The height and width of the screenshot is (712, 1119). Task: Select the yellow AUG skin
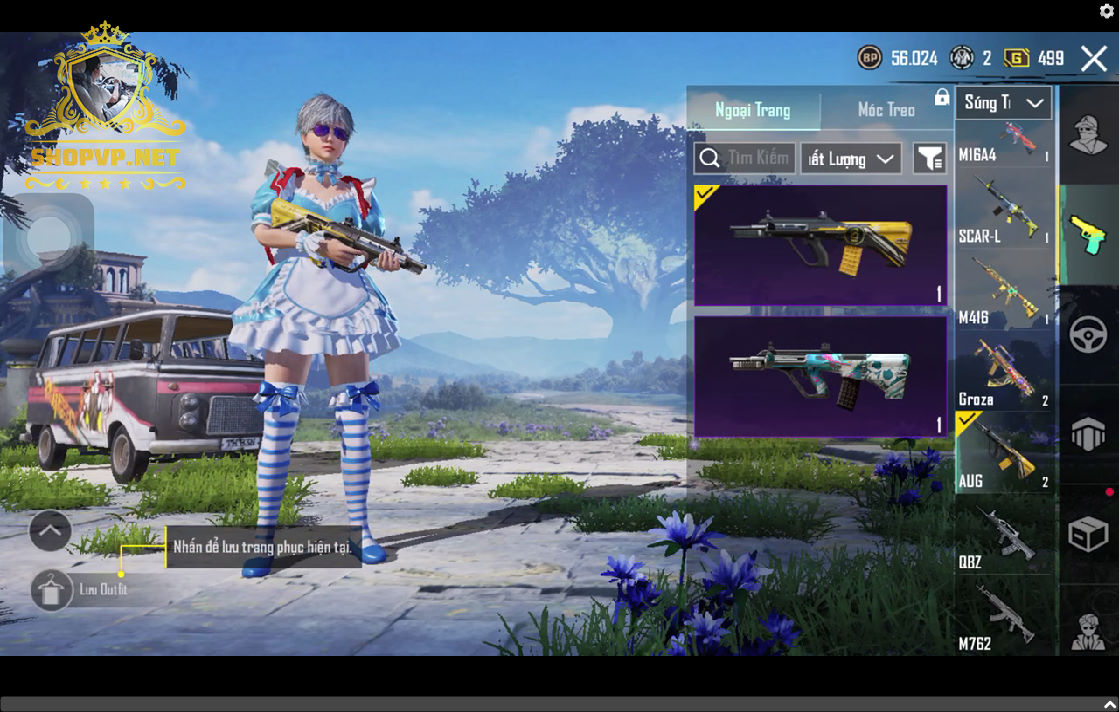820,245
